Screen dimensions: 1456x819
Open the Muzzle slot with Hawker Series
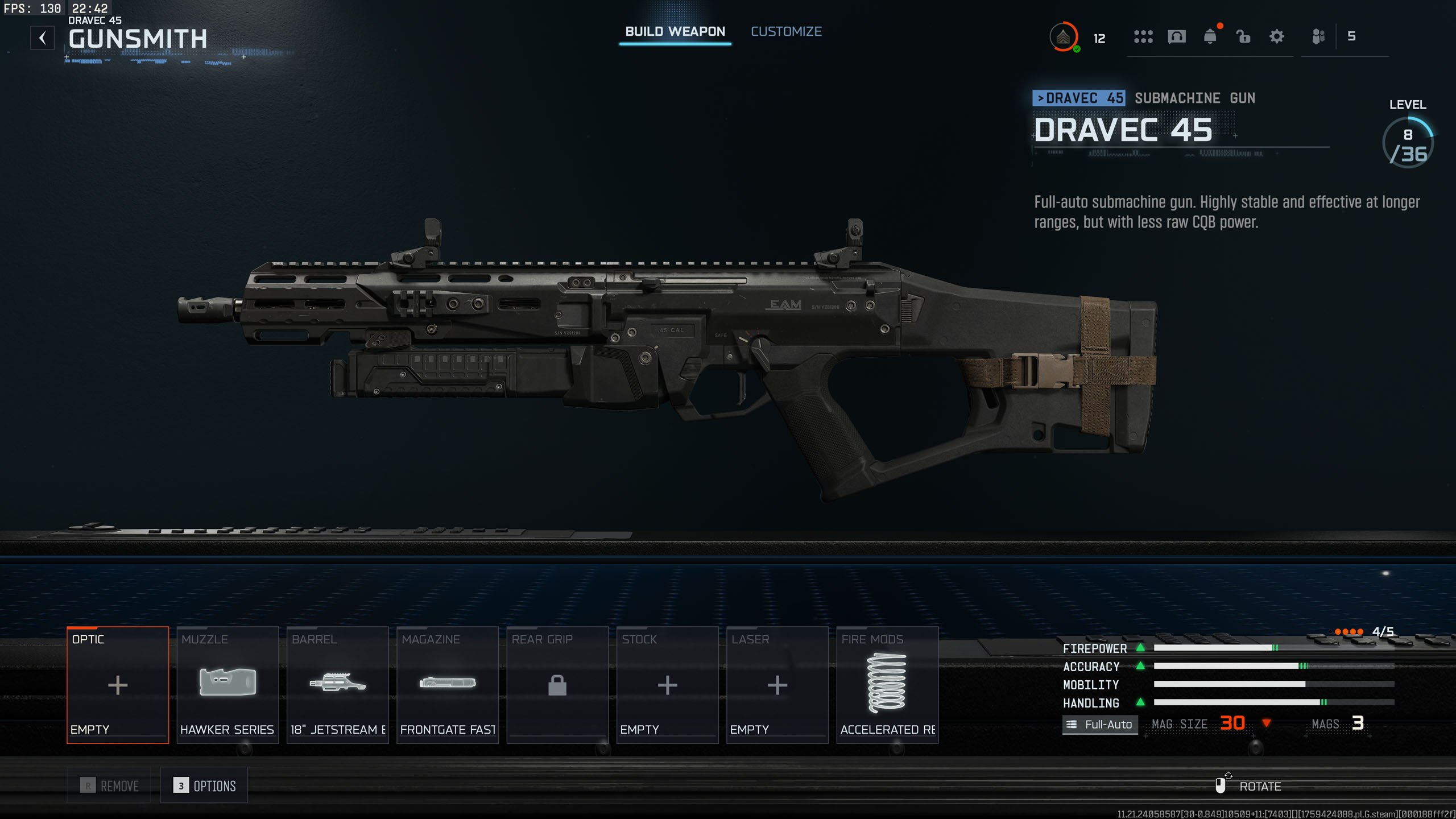coord(227,685)
